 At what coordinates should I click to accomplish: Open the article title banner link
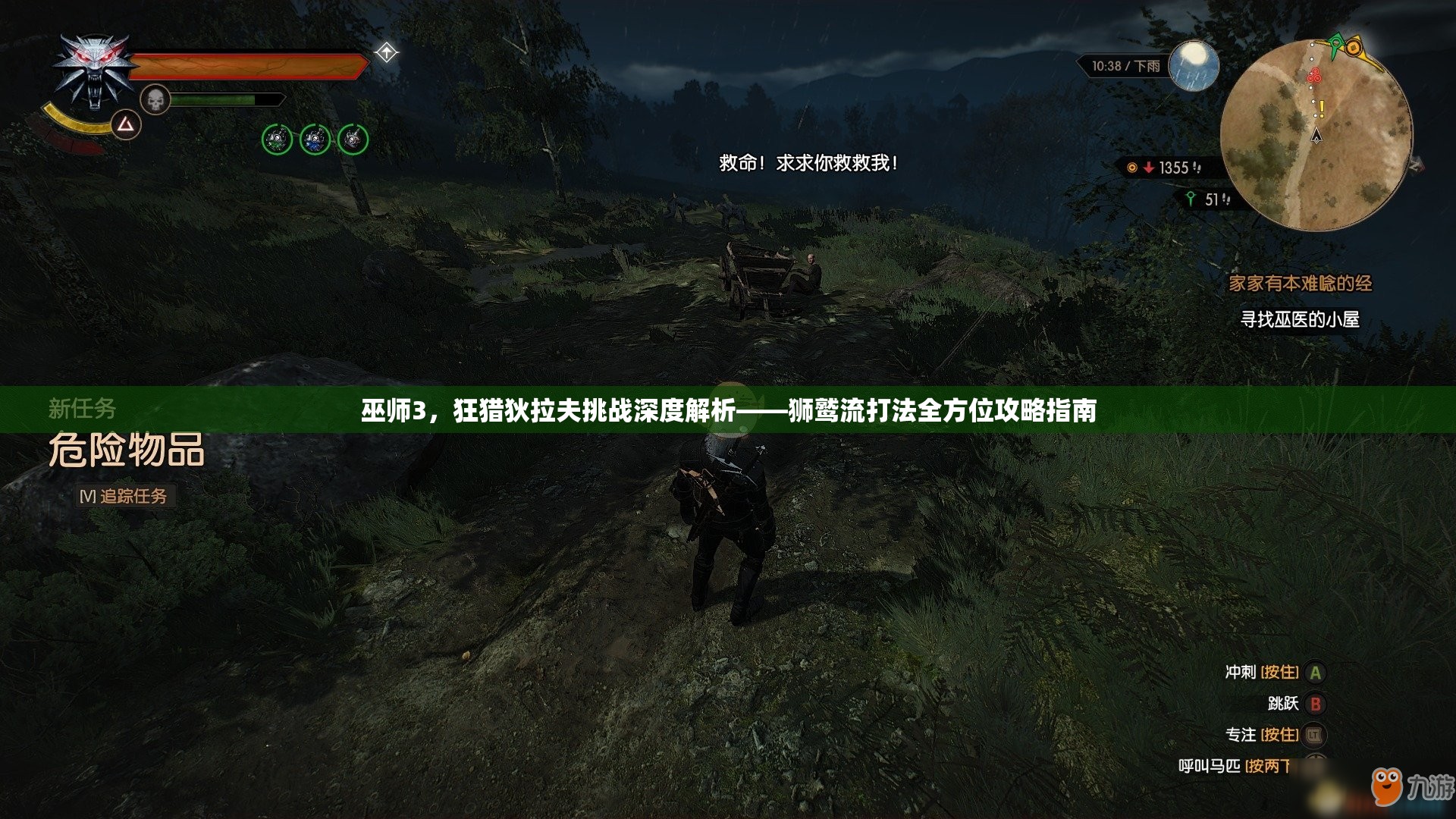(728, 410)
